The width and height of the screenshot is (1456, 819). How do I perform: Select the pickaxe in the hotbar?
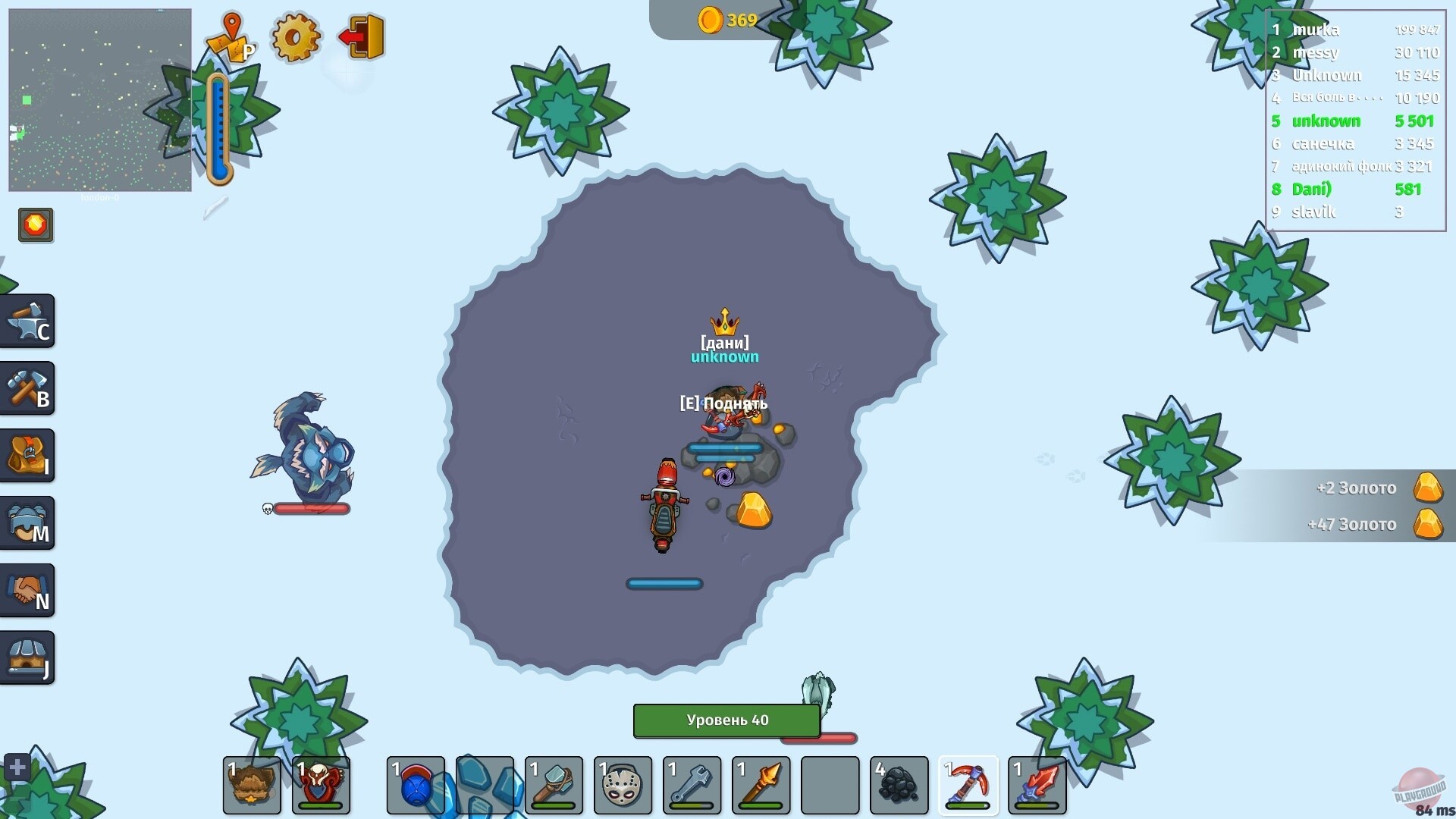click(968, 786)
